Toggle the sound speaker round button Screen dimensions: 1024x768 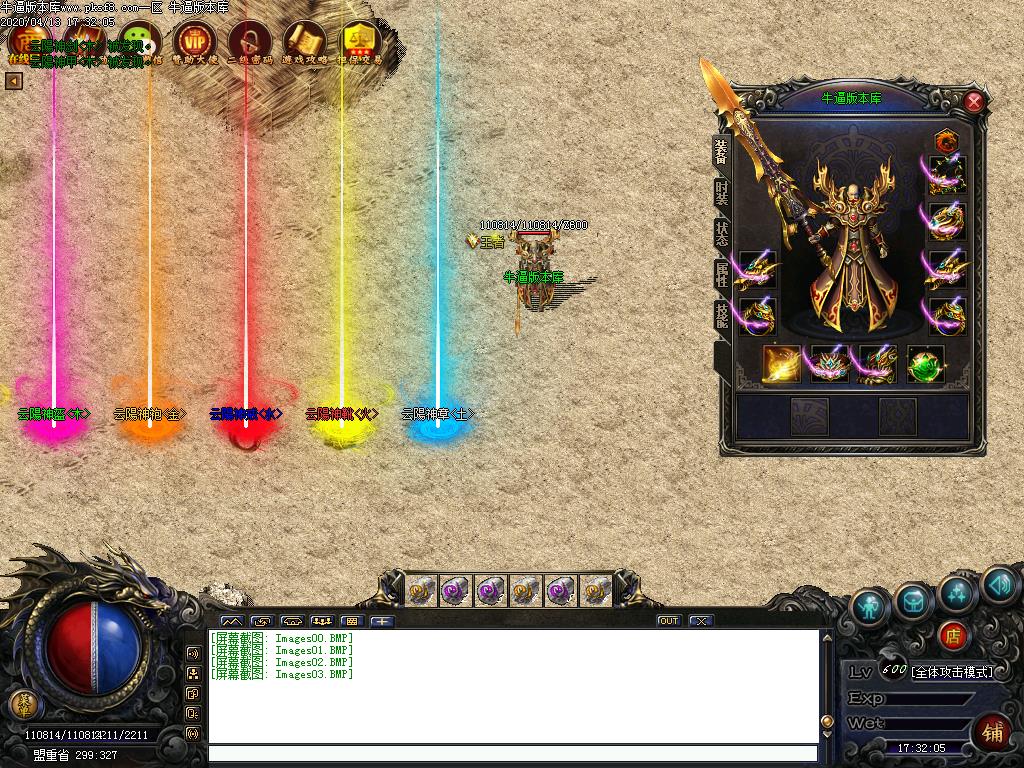click(x=998, y=585)
